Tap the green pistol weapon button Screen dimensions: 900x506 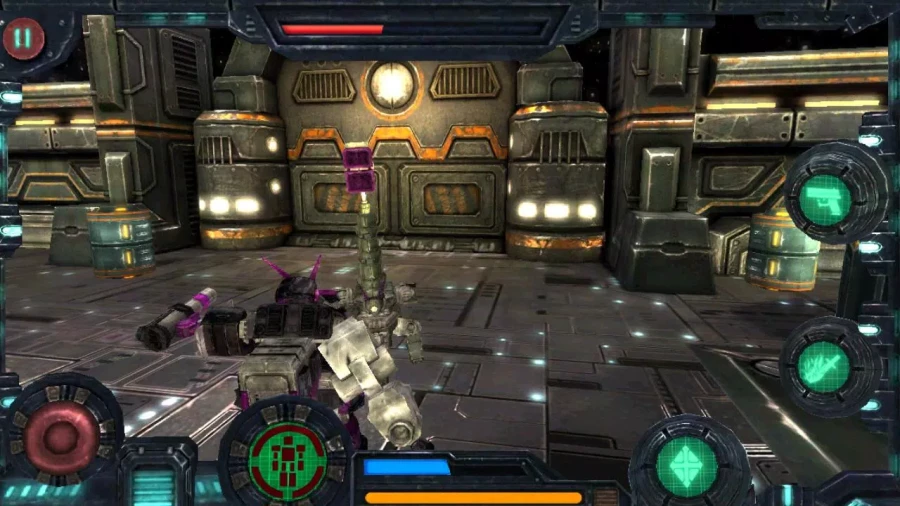[x=825, y=198]
